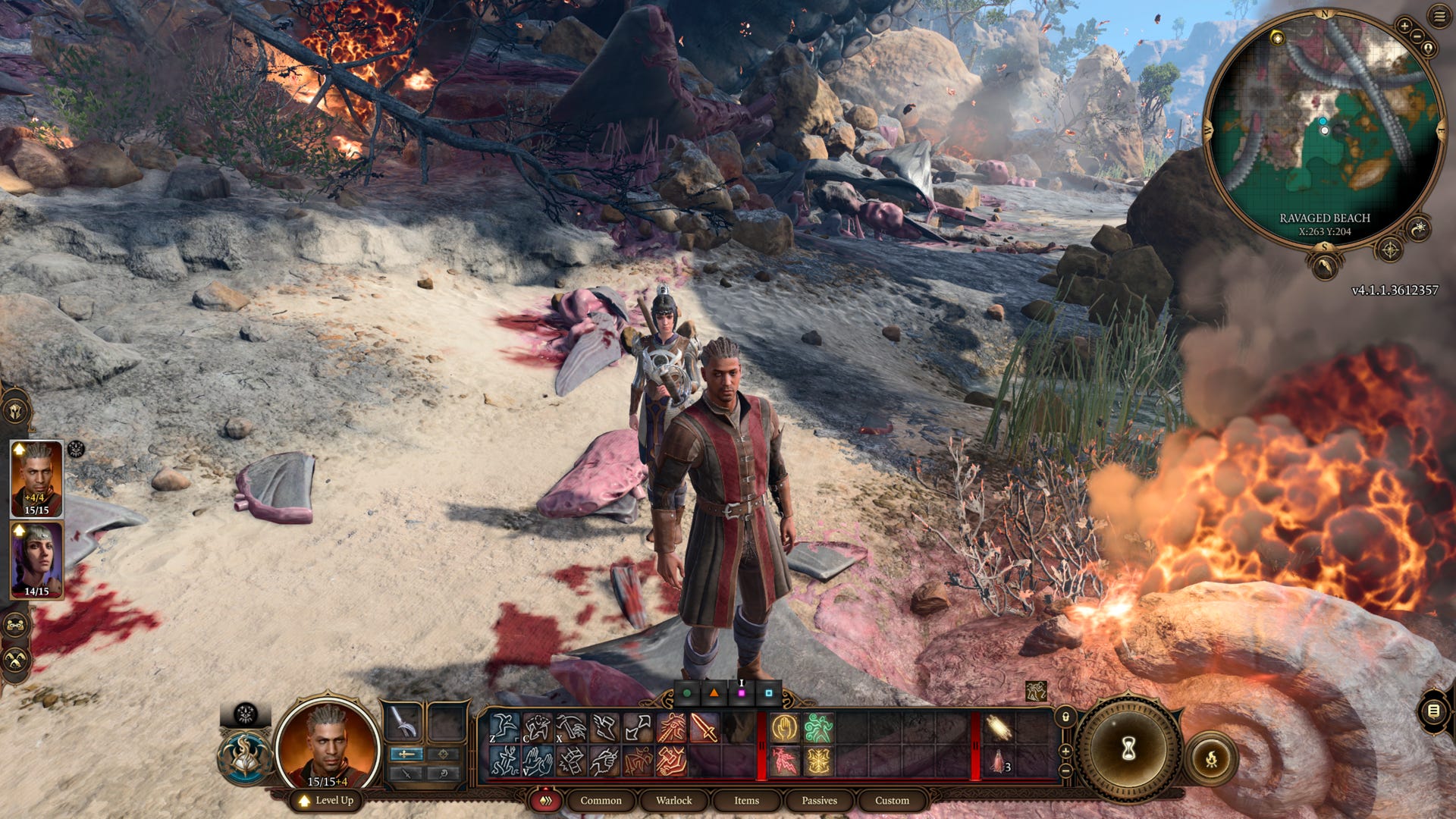
Task: Switch to the Warlock hotbar tab
Action: (x=673, y=800)
